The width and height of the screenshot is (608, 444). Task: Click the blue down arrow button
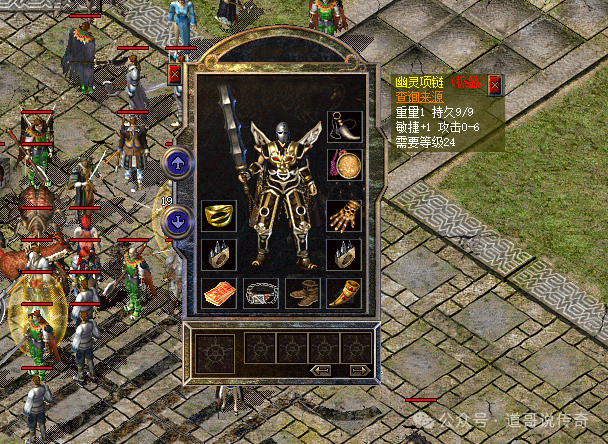coord(177,222)
